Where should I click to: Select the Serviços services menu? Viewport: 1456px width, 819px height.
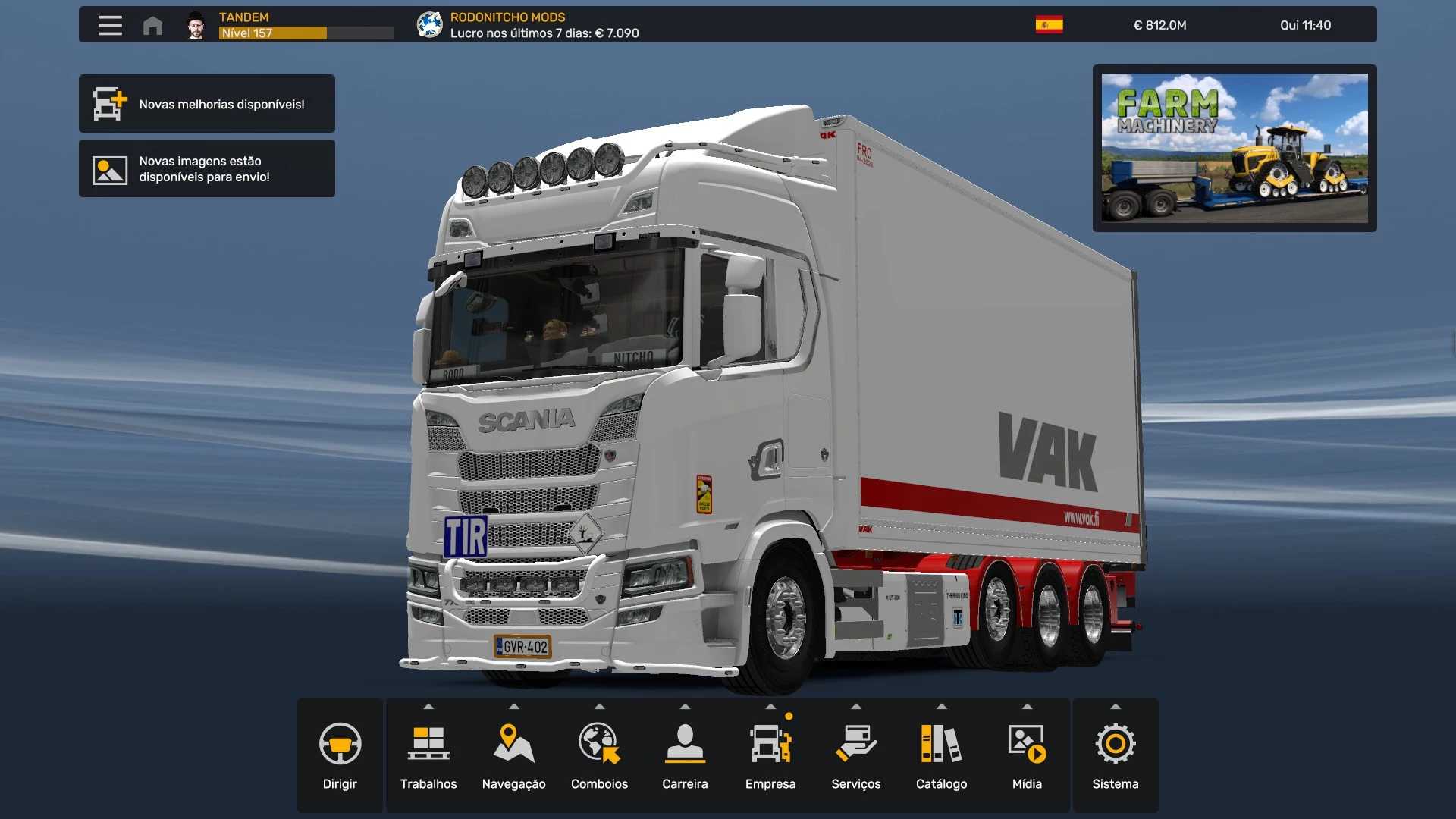point(856,755)
